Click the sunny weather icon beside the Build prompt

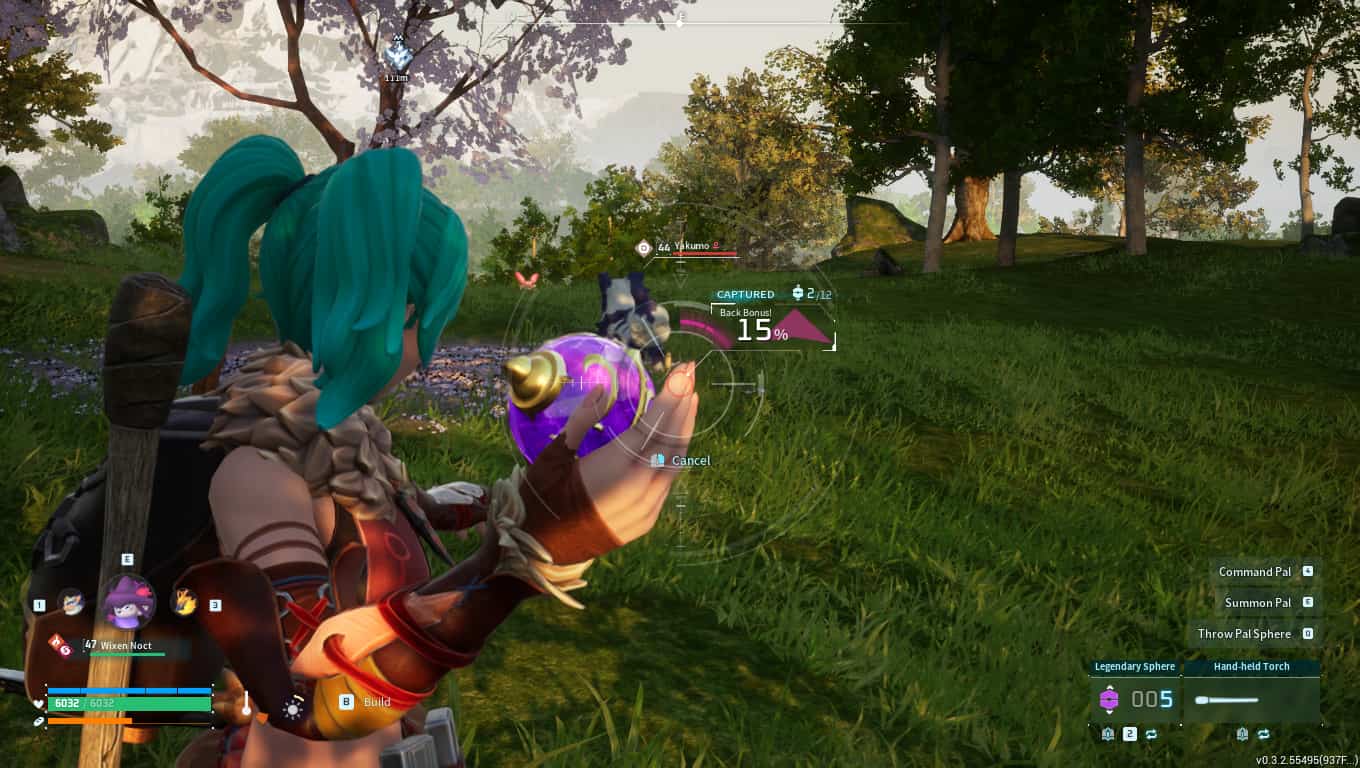(x=291, y=710)
